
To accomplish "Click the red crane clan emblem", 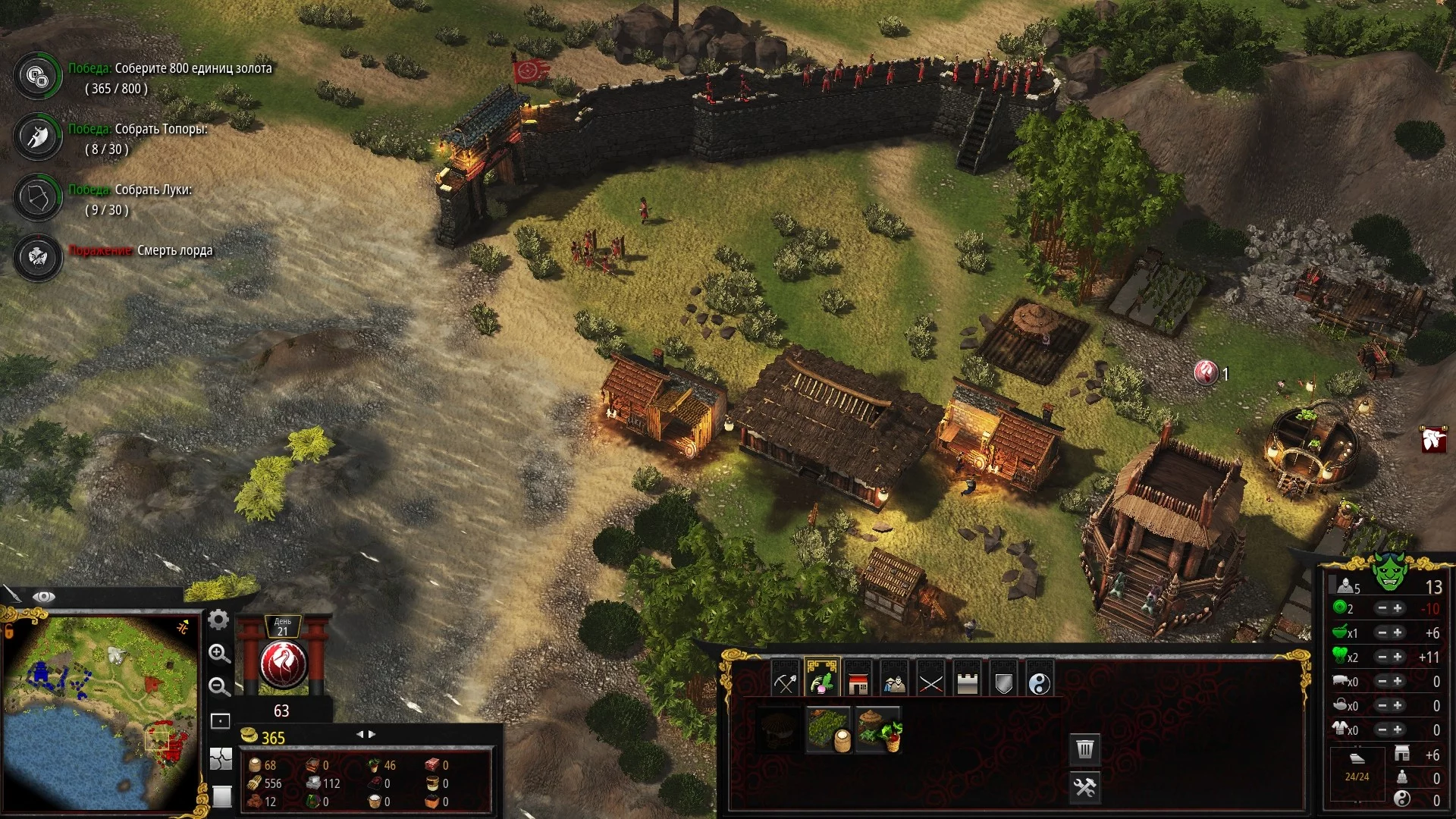I will [283, 664].
